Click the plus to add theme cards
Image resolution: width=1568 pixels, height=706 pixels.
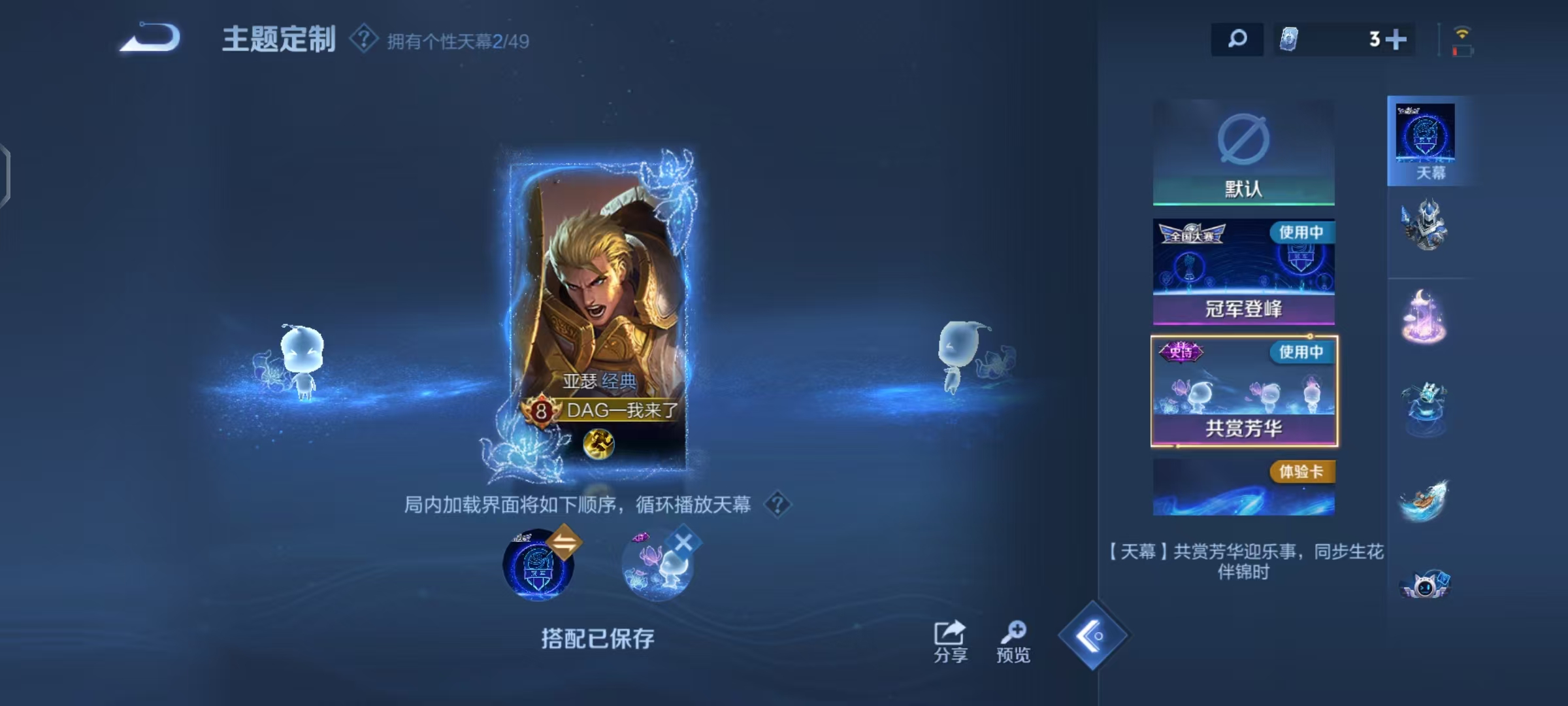tap(1396, 39)
